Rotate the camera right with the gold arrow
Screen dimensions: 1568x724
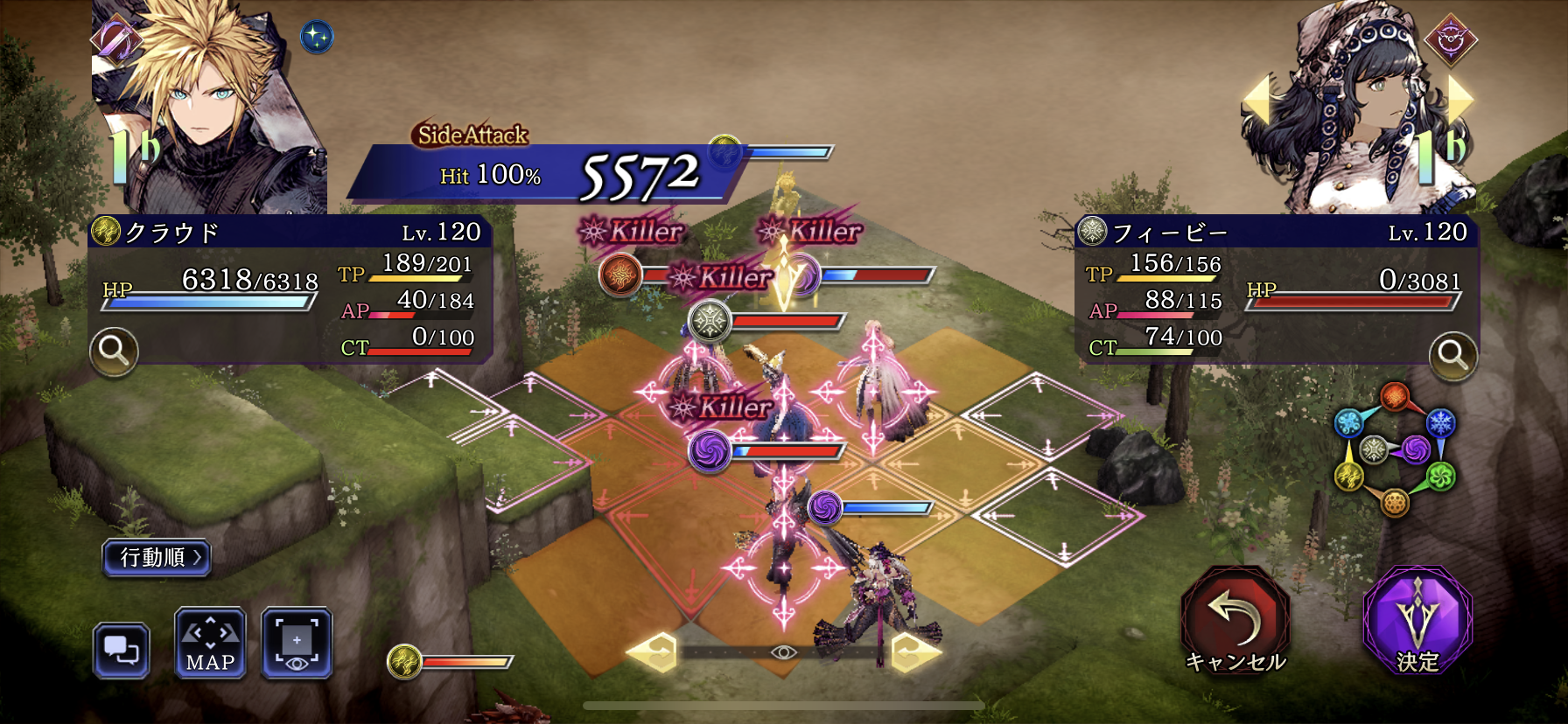point(915,652)
